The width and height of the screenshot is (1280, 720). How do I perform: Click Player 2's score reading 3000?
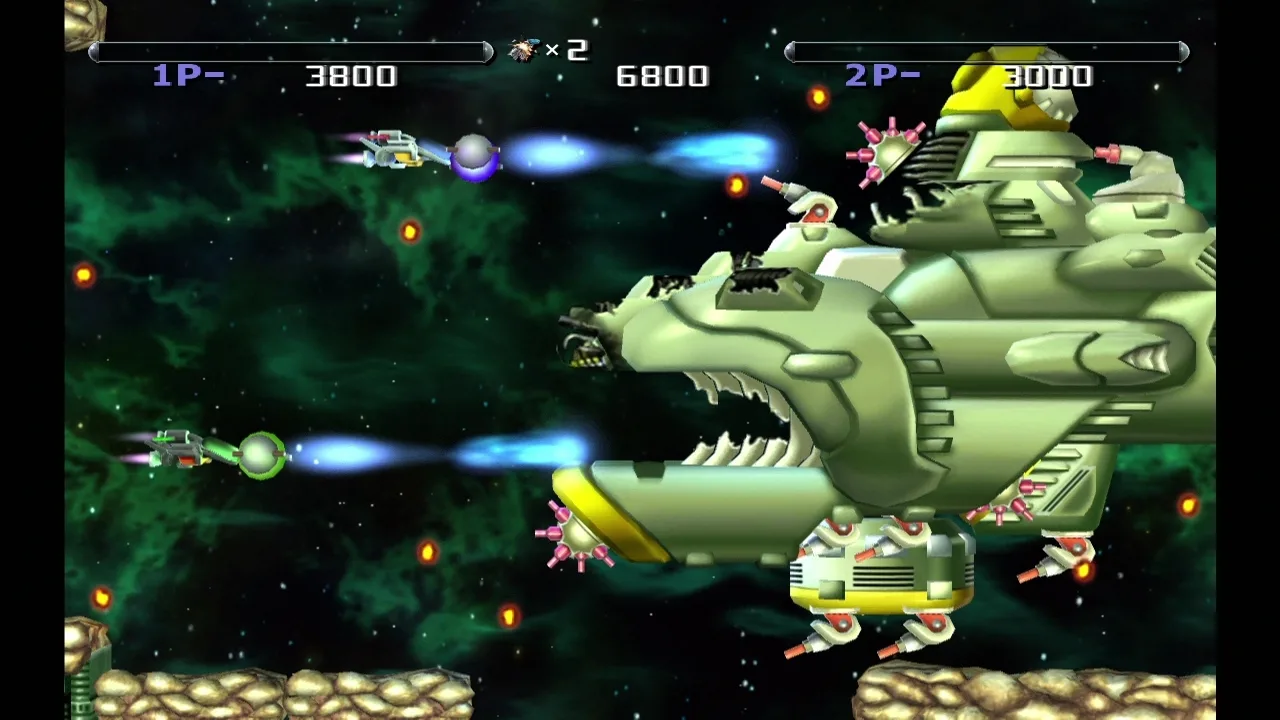1050,75
